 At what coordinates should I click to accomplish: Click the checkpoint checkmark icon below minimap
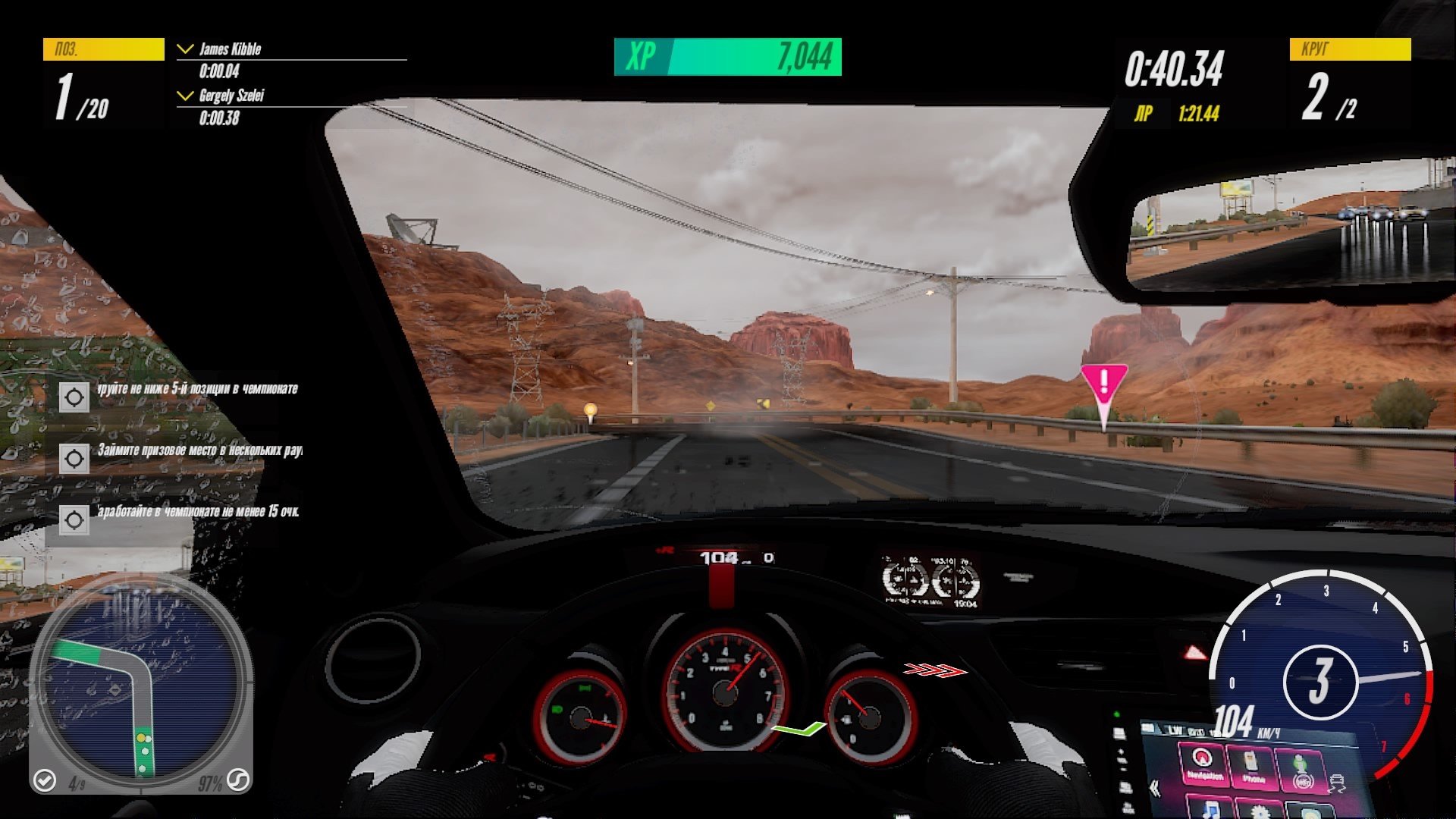click(45, 780)
